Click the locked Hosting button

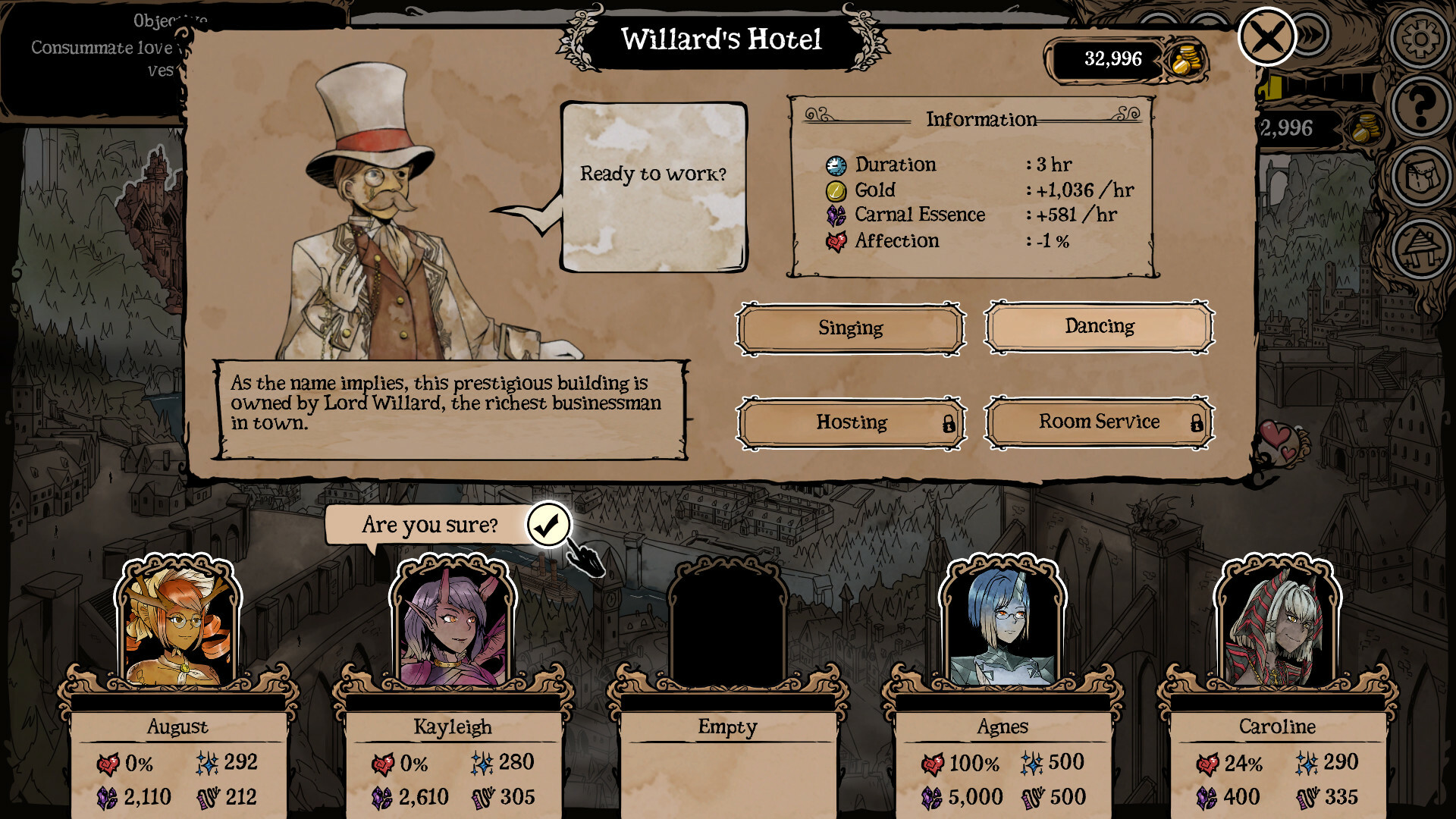pos(850,423)
